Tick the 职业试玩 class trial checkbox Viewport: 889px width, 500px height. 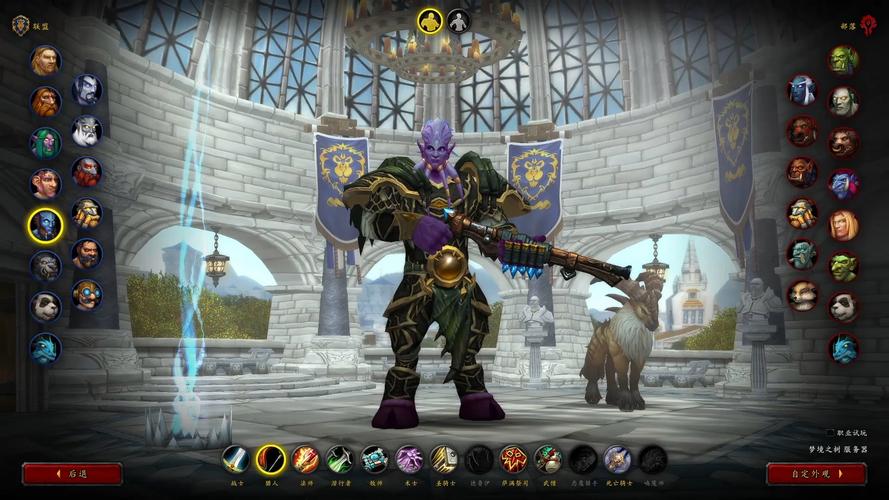click(830, 433)
